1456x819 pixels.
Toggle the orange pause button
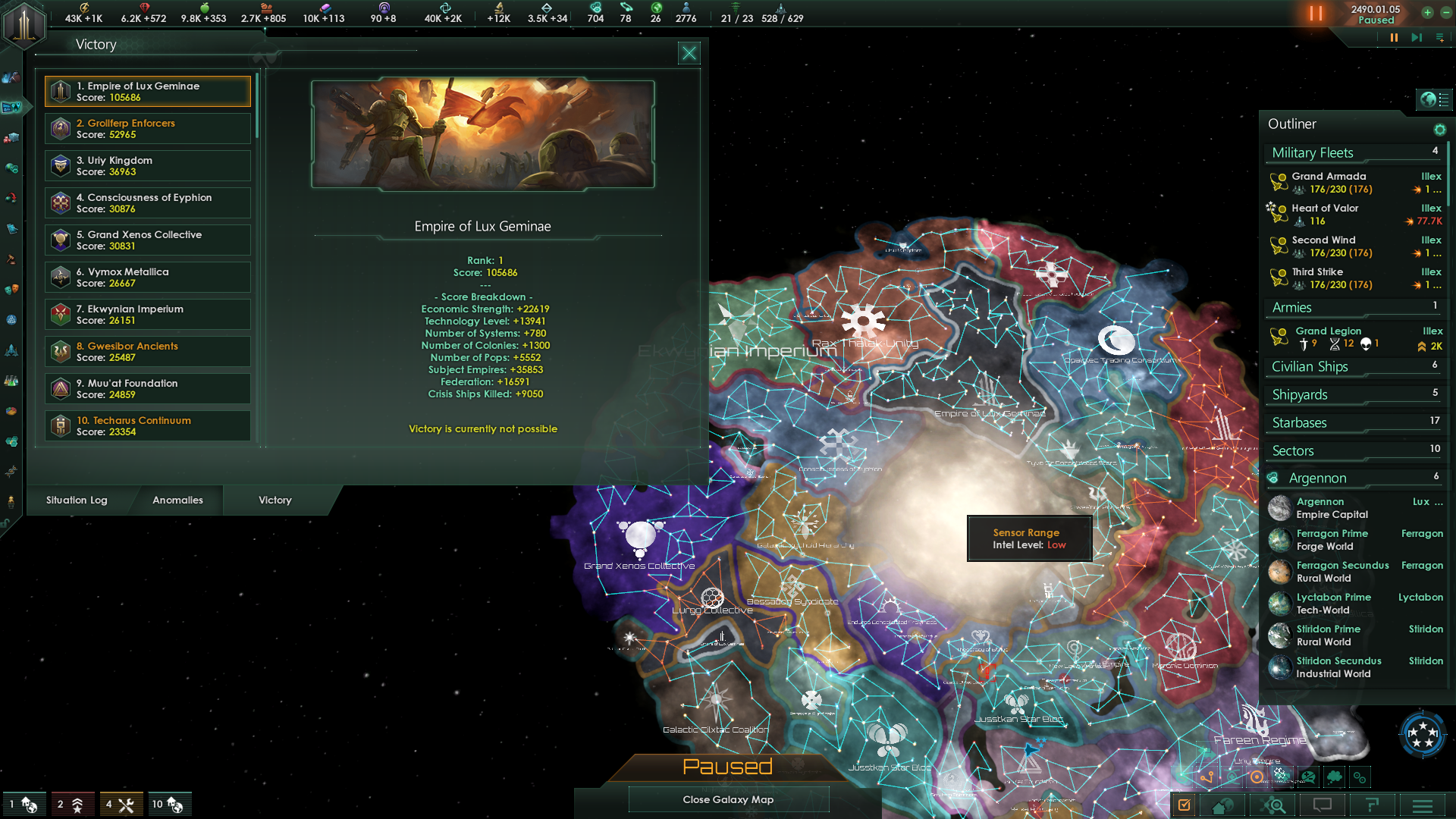pos(1316,14)
